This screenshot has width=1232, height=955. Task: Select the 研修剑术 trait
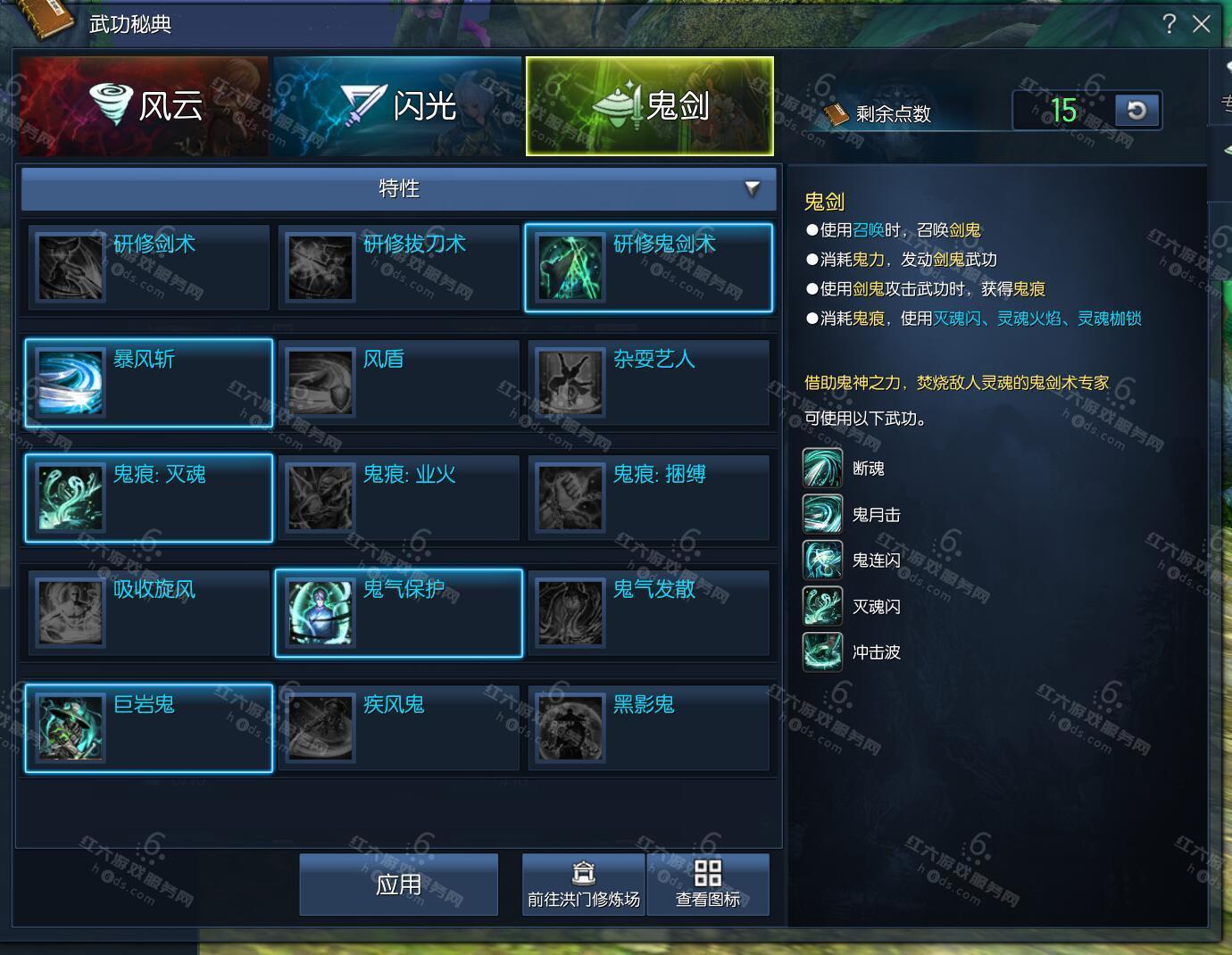(149, 267)
